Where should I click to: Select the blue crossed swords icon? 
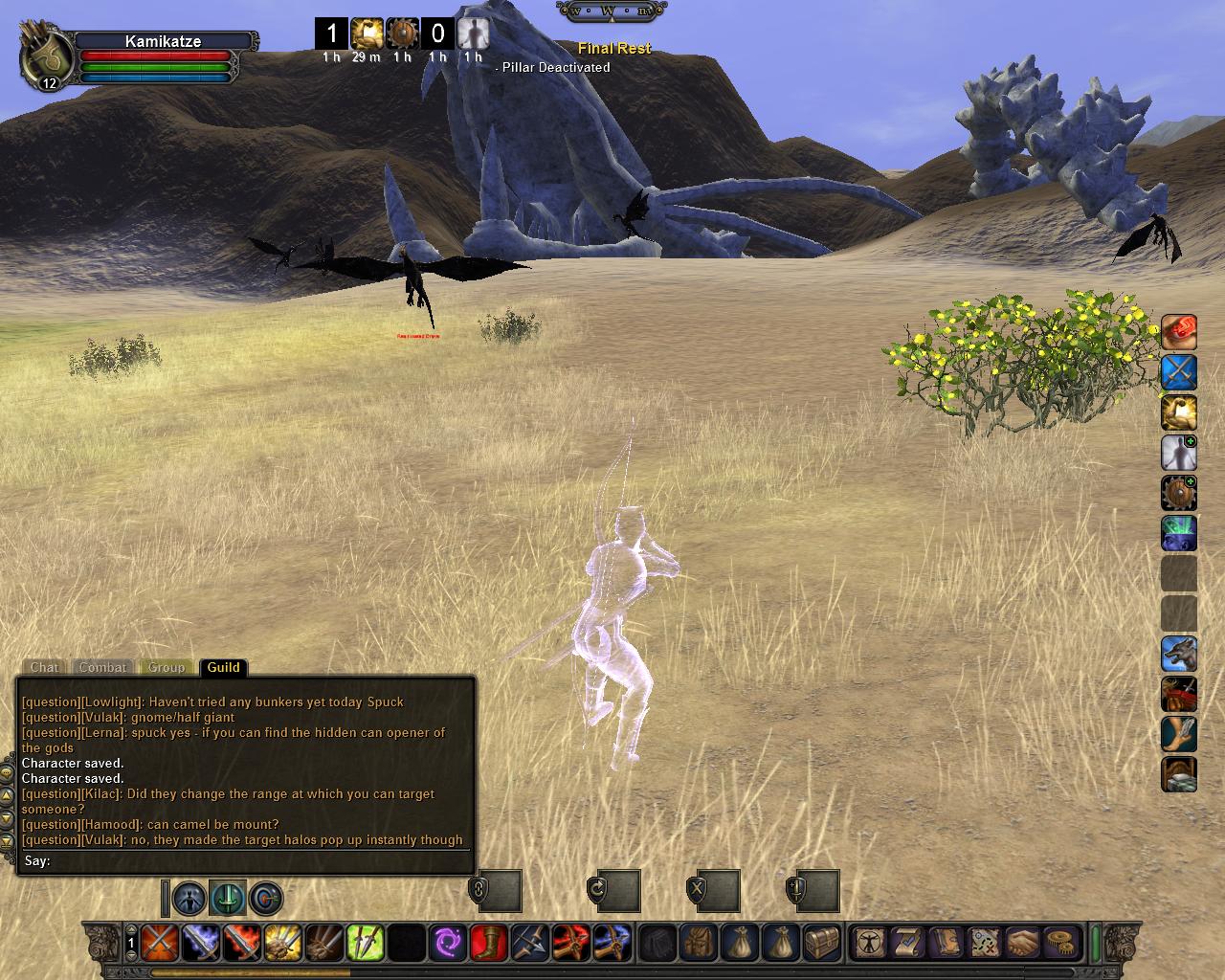(1179, 372)
